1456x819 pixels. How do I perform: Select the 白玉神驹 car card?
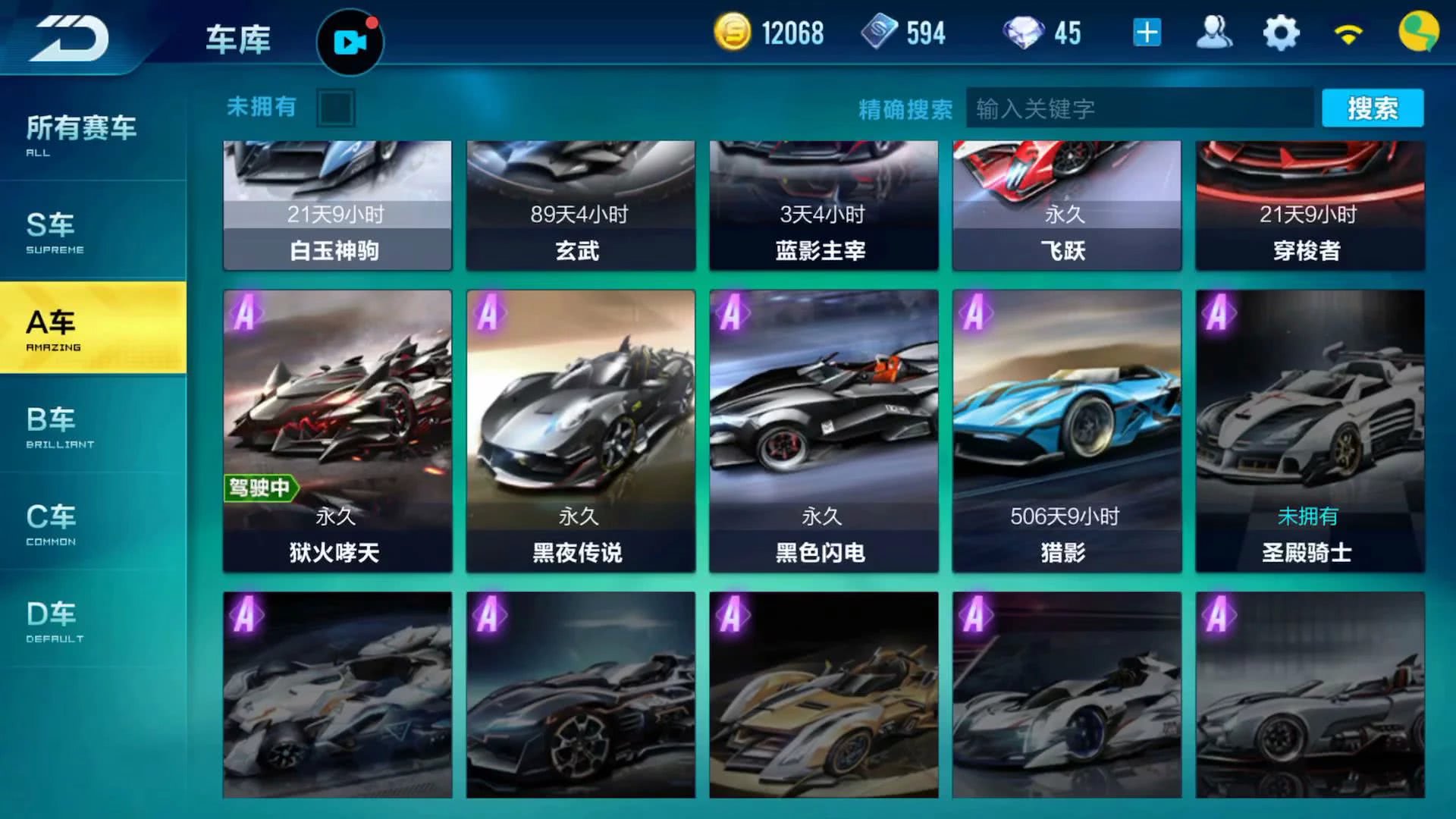[x=337, y=205]
